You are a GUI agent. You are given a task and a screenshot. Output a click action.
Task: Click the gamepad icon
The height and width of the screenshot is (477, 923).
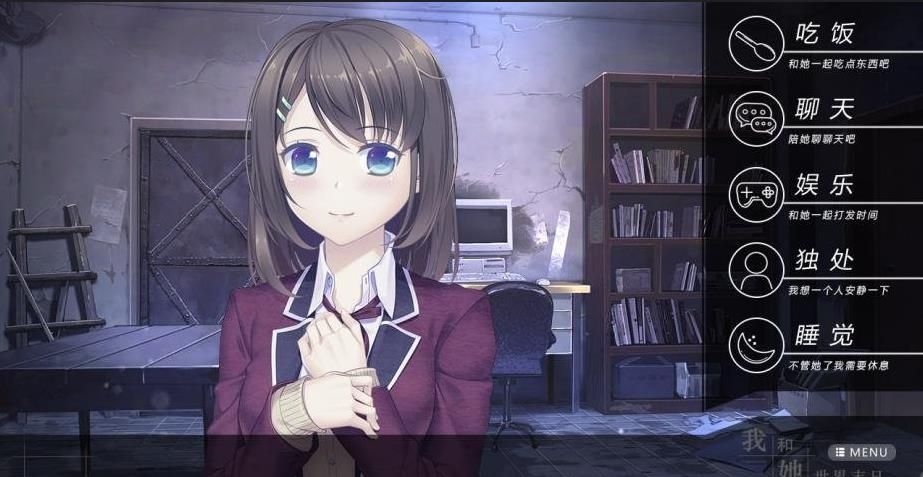point(757,192)
